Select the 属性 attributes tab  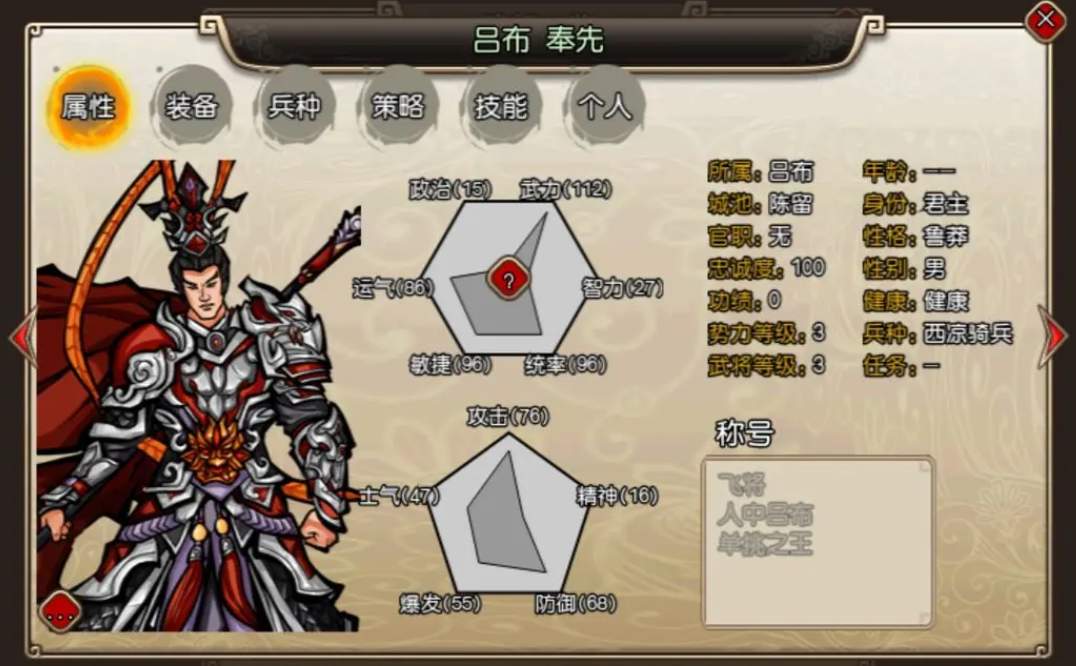tap(88, 107)
